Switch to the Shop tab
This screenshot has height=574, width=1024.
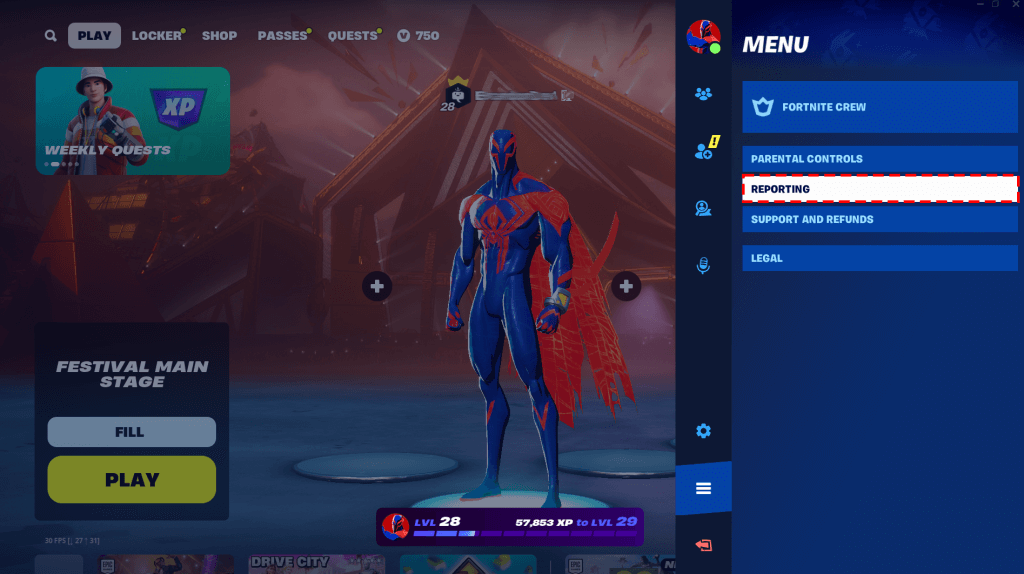pos(219,36)
